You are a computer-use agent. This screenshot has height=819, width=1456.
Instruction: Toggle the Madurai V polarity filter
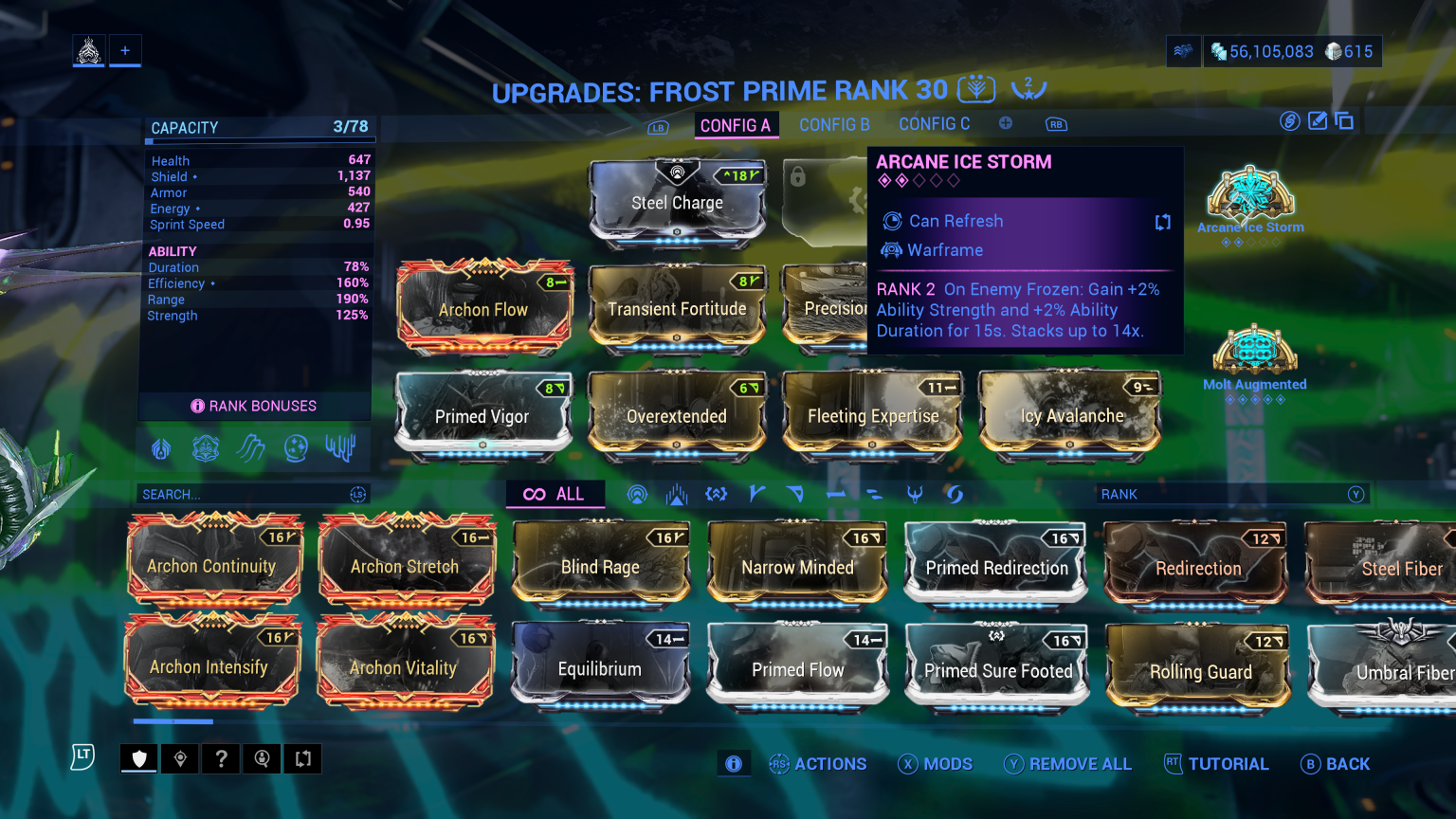[x=755, y=494]
